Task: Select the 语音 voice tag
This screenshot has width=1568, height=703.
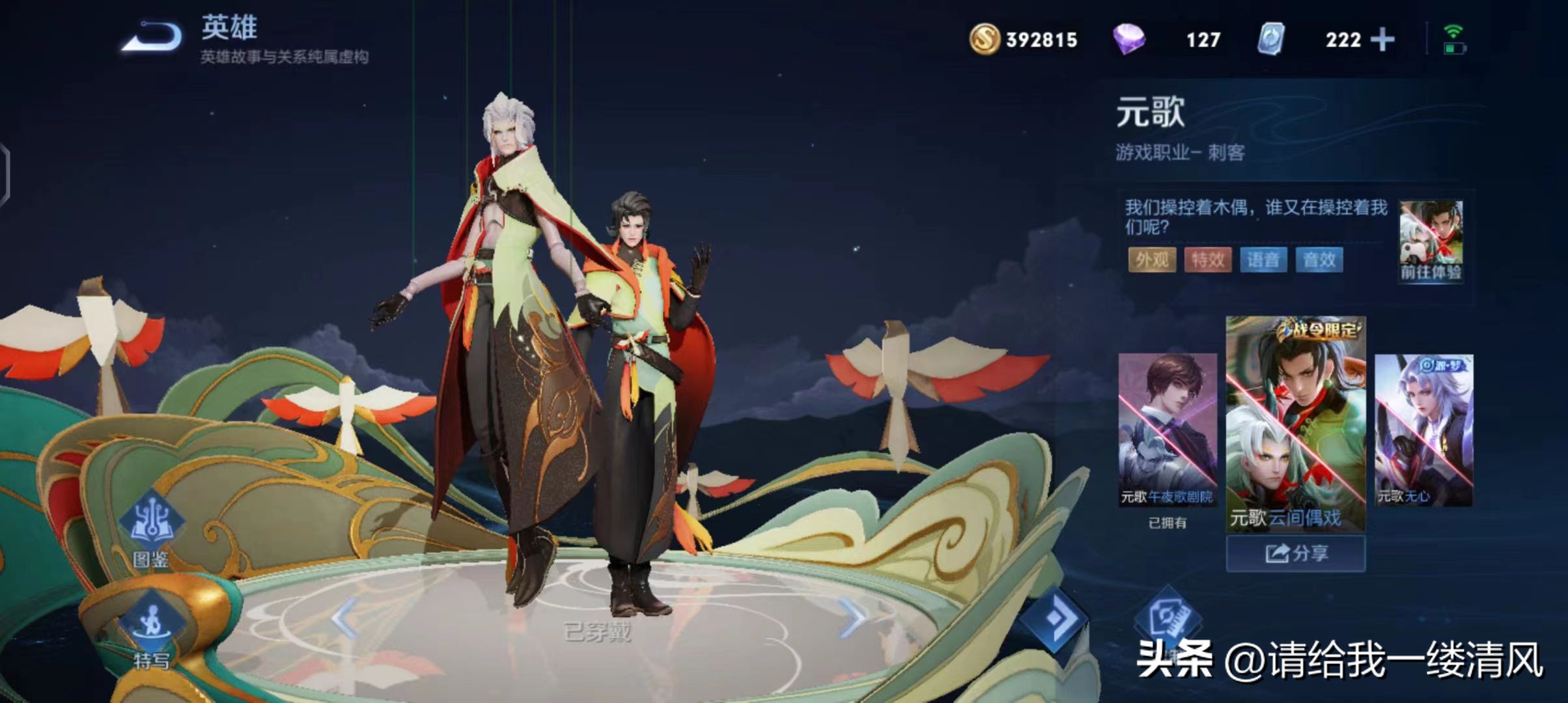Action: [x=1263, y=260]
